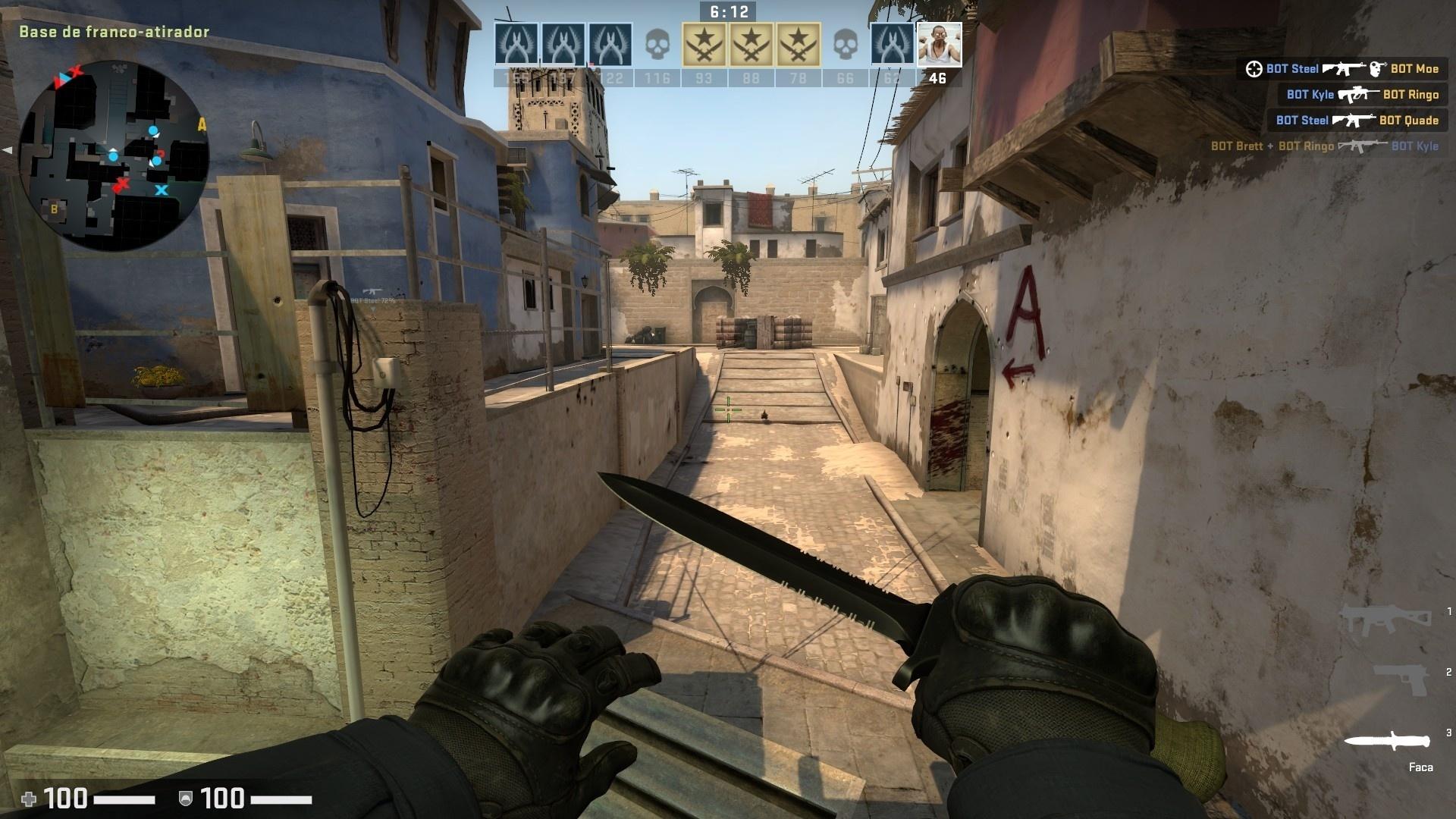Click the armor shield icon
Viewport: 1456px width, 819px height.
tap(184, 798)
